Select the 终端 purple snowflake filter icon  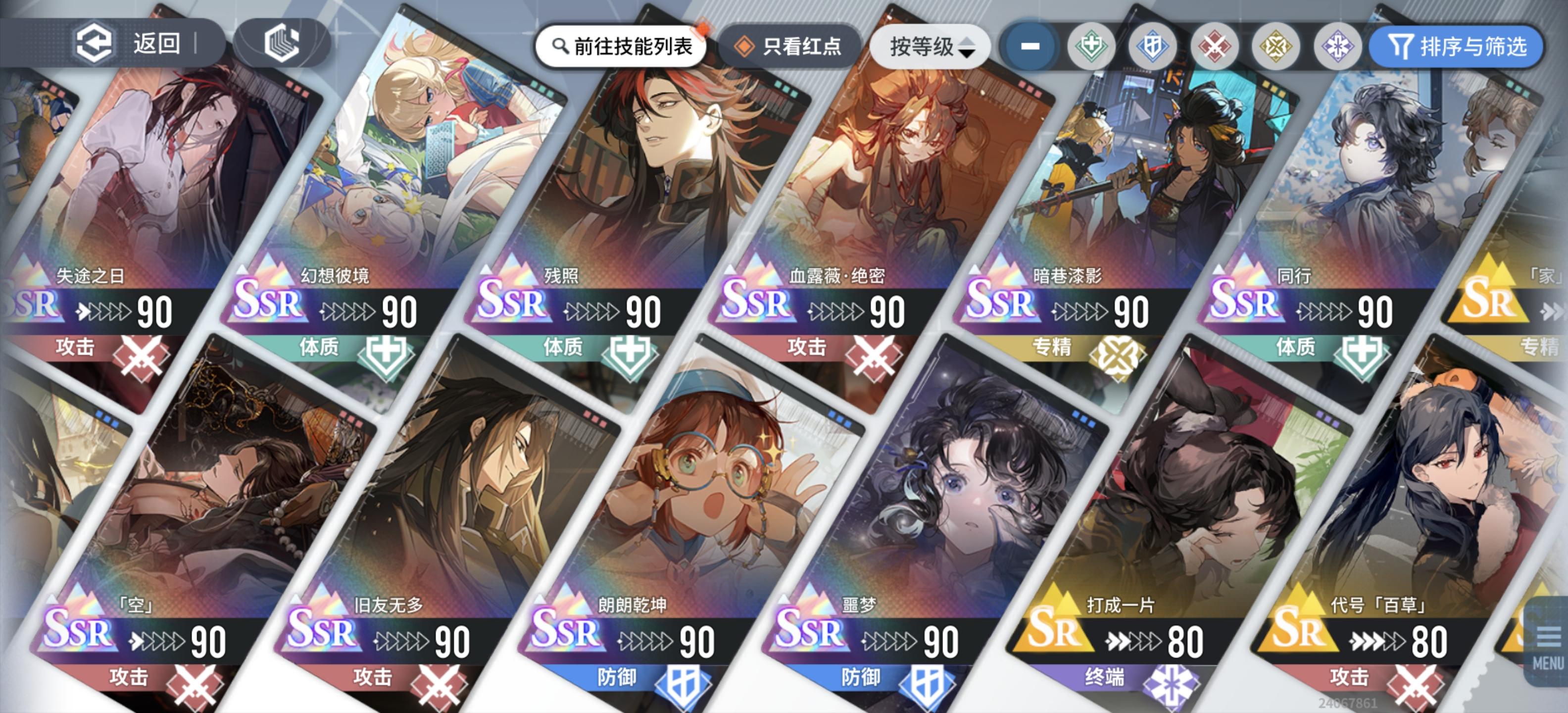[1340, 47]
